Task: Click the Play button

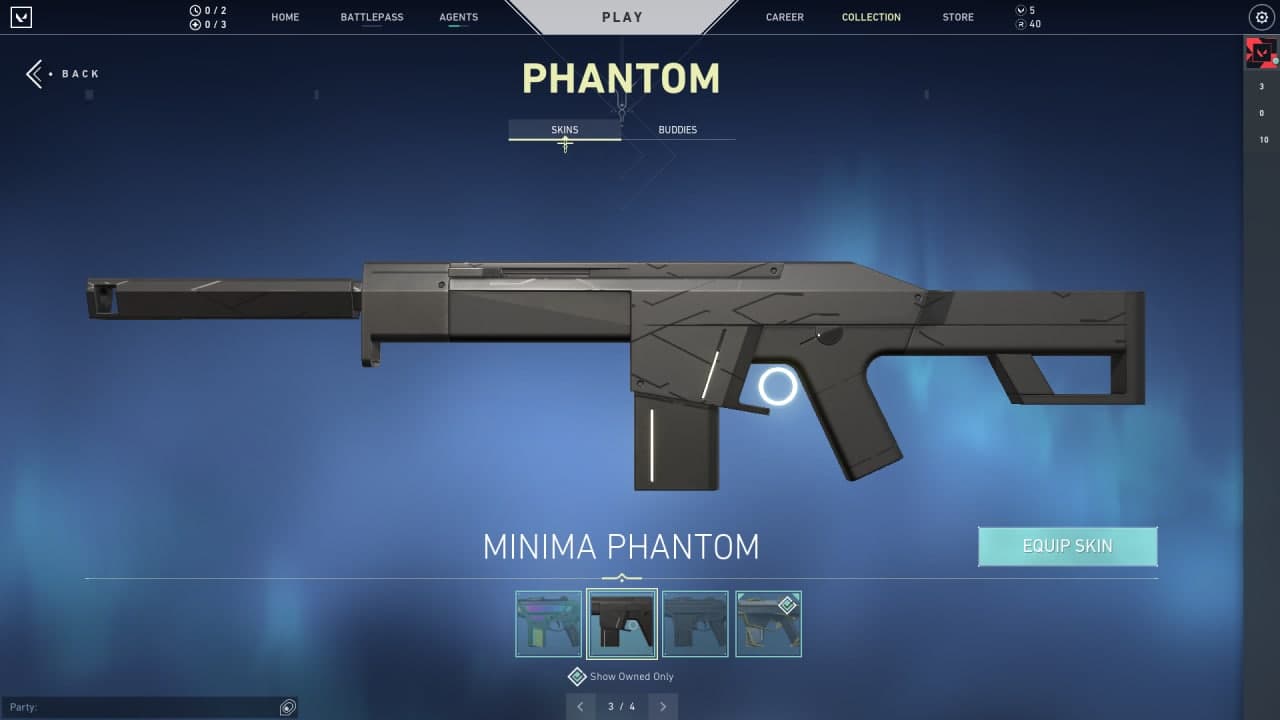Action: [x=622, y=17]
